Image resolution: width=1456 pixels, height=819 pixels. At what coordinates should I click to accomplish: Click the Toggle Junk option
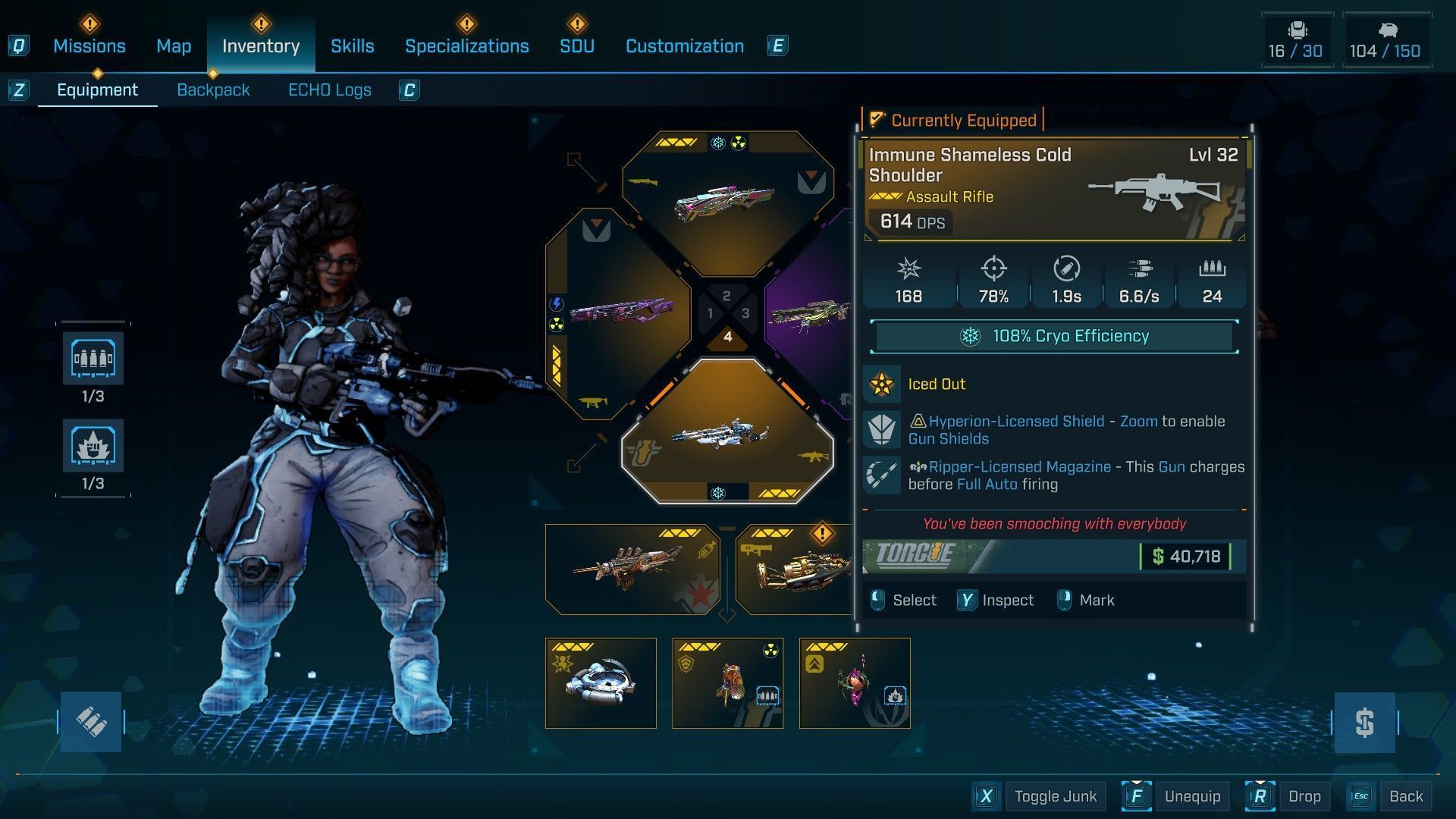(1055, 796)
